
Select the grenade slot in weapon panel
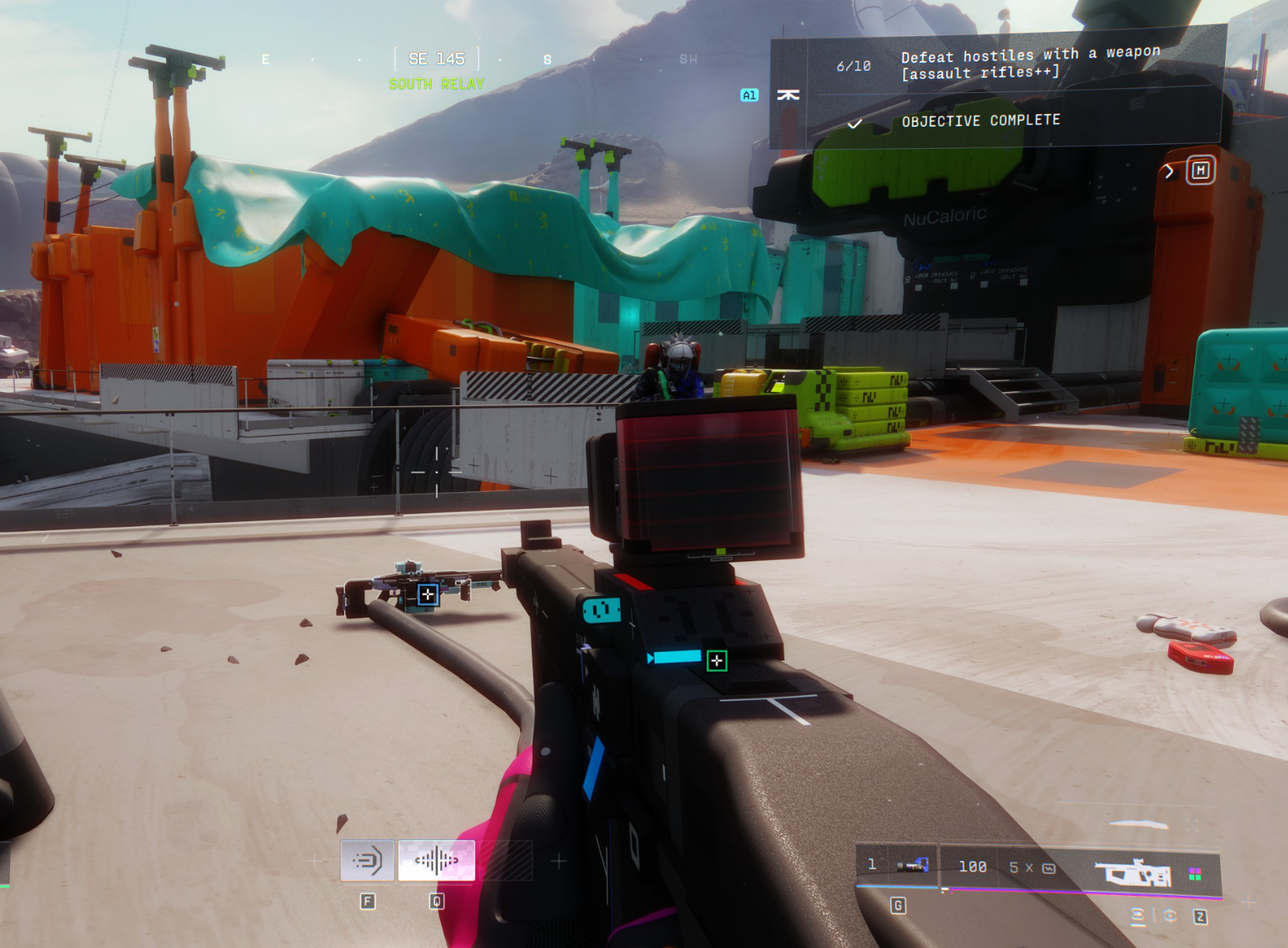pos(912,866)
